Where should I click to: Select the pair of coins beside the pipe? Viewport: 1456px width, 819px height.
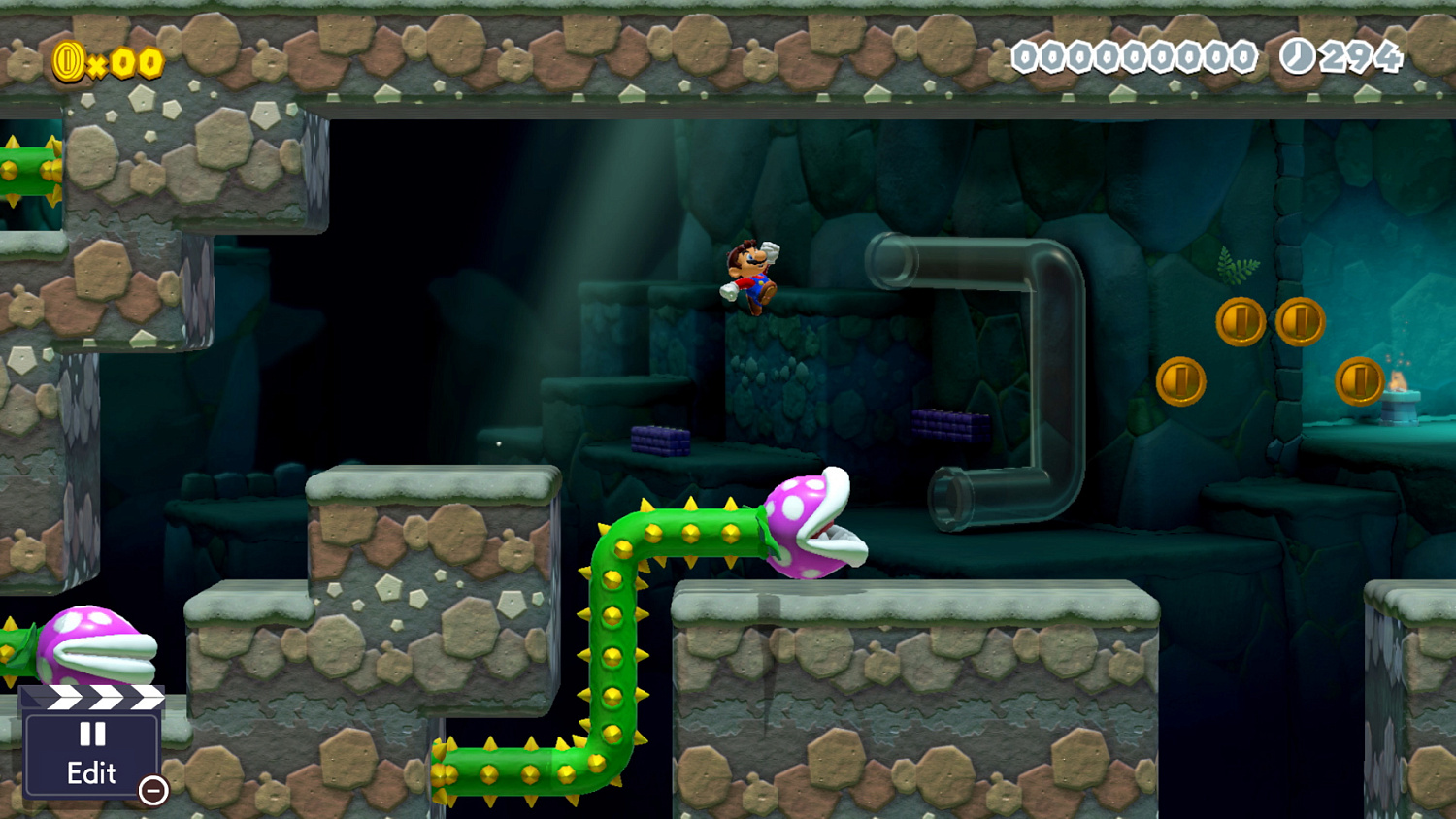point(1272,323)
